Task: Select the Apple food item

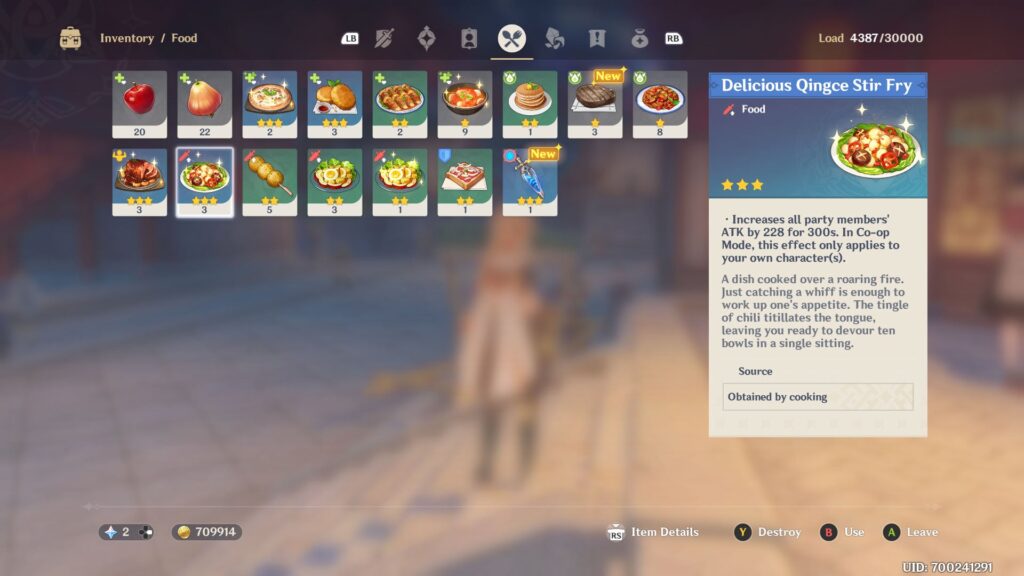Action: click(139, 103)
